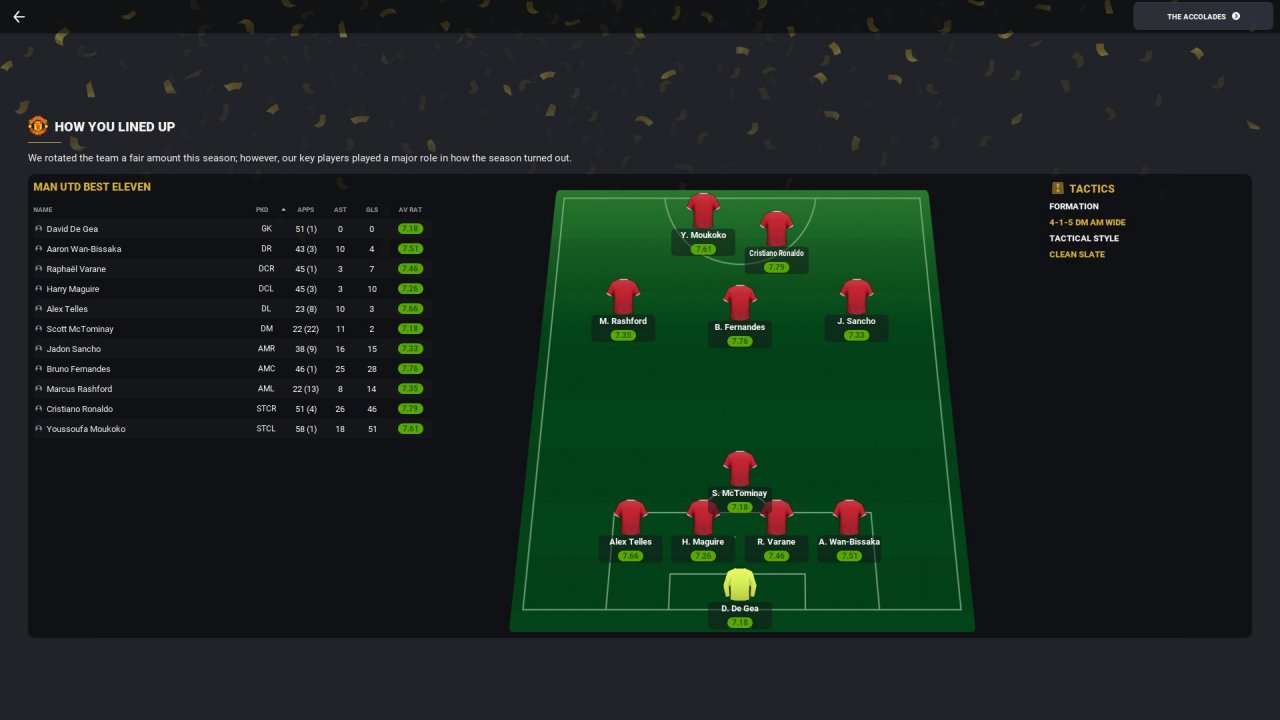The height and width of the screenshot is (720, 1280).
Task: Open Scott McTominay's table entry
Action: [x=80, y=329]
